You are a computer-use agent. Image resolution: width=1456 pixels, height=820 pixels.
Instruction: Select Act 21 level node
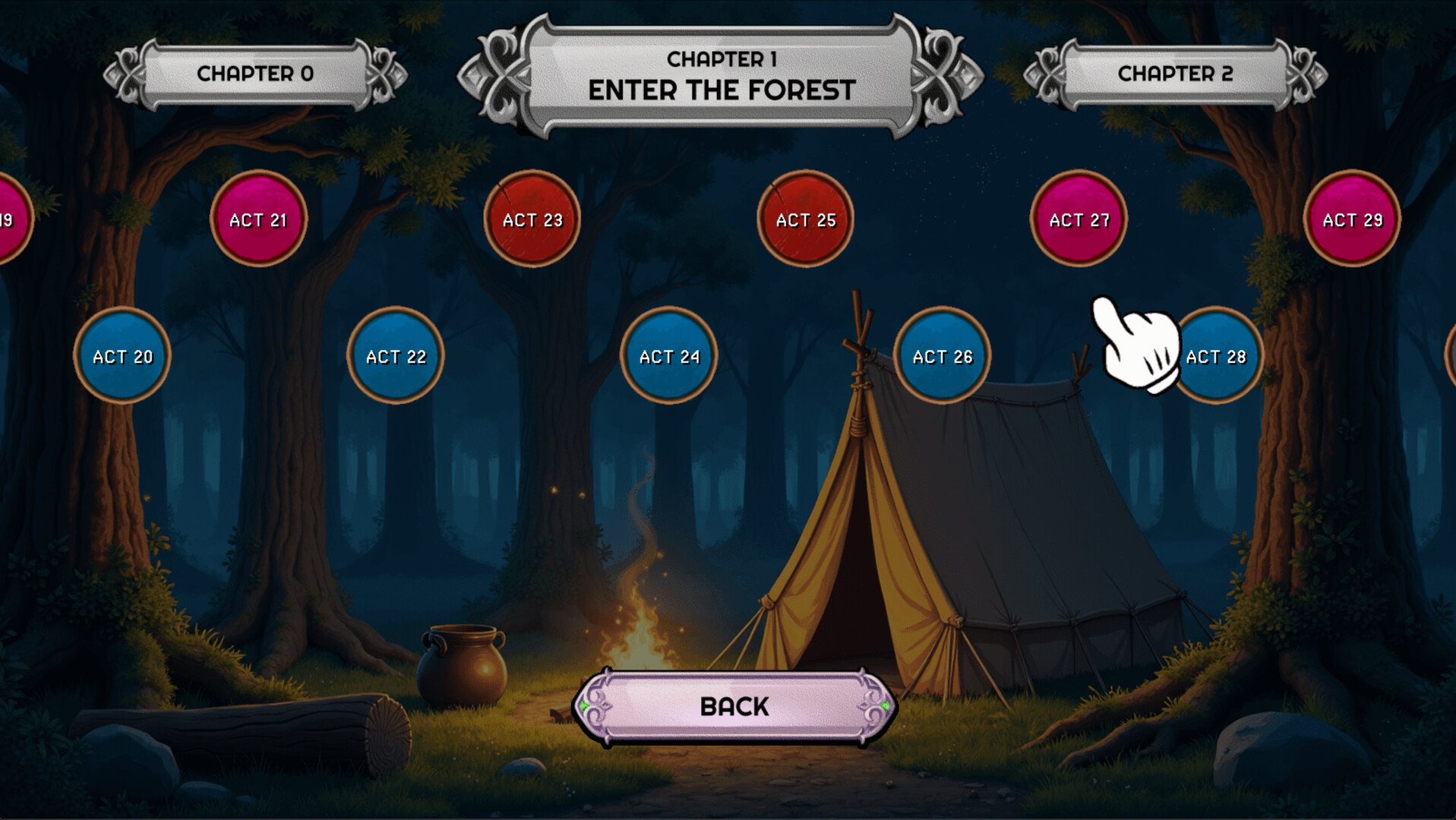(x=259, y=219)
